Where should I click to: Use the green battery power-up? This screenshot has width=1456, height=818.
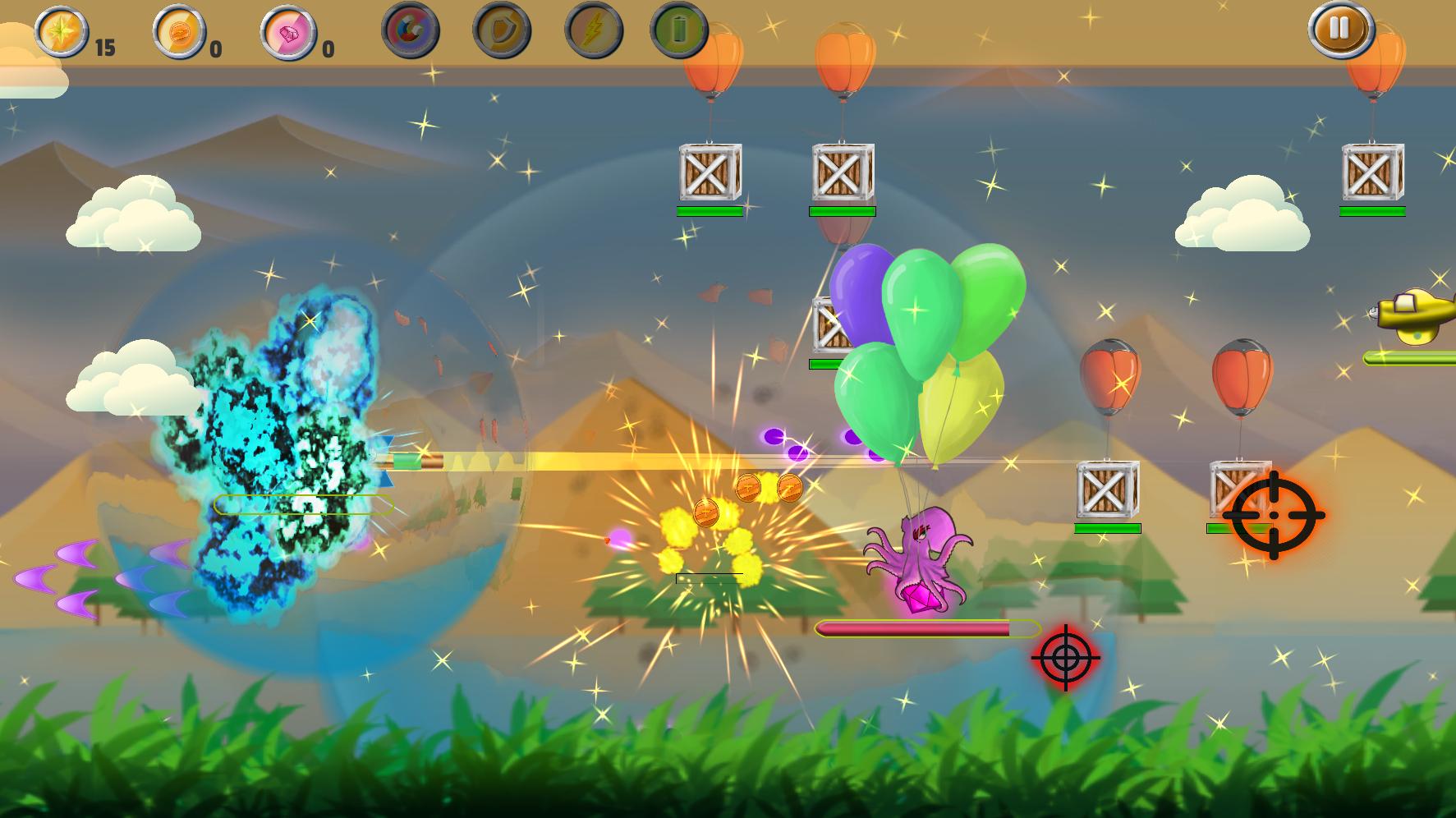[678, 31]
